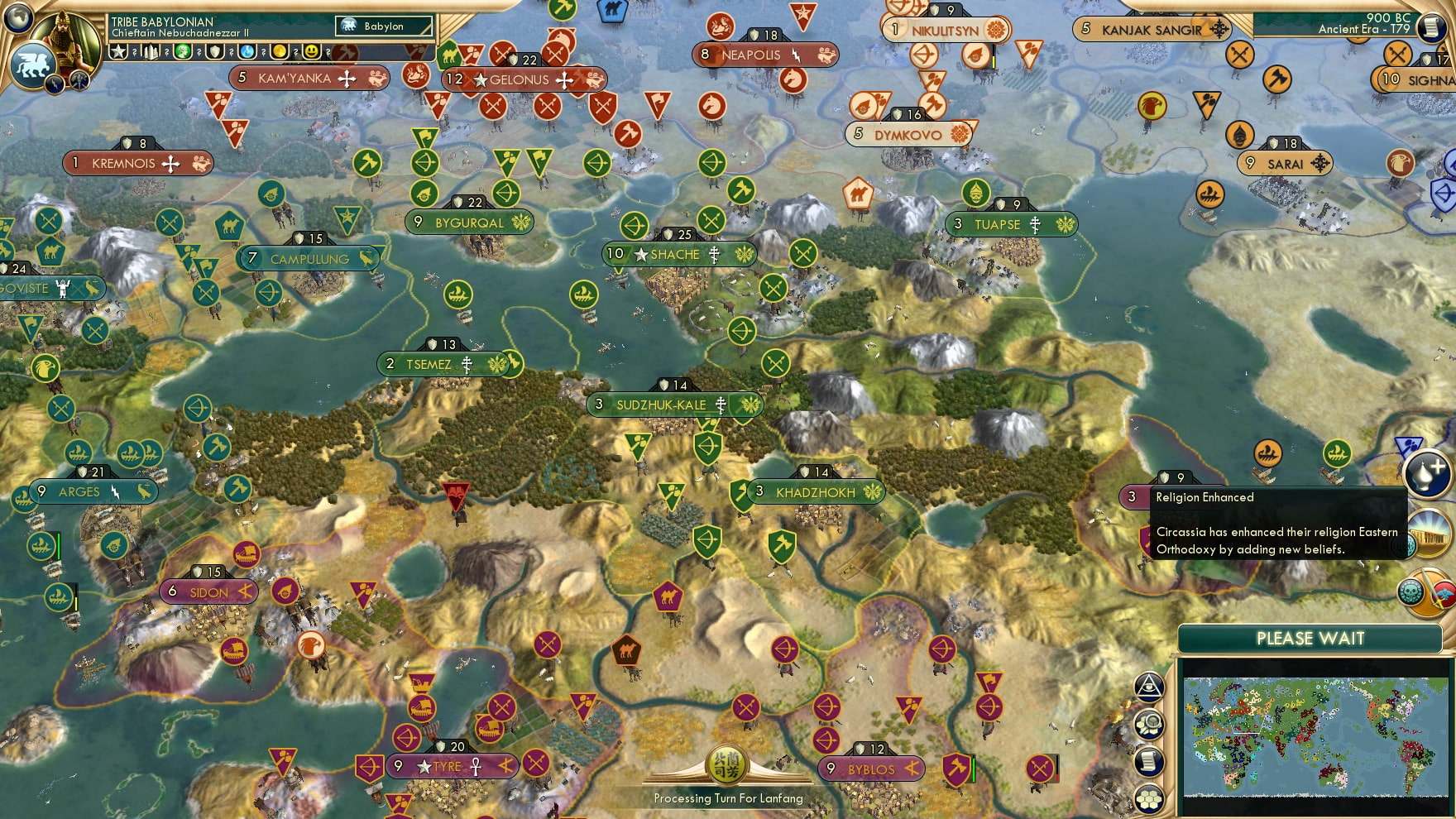This screenshot has width=1456, height=819.
Task: Open the Civilopedia scroll in top-right corner
Action: [x=1432, y=26]
